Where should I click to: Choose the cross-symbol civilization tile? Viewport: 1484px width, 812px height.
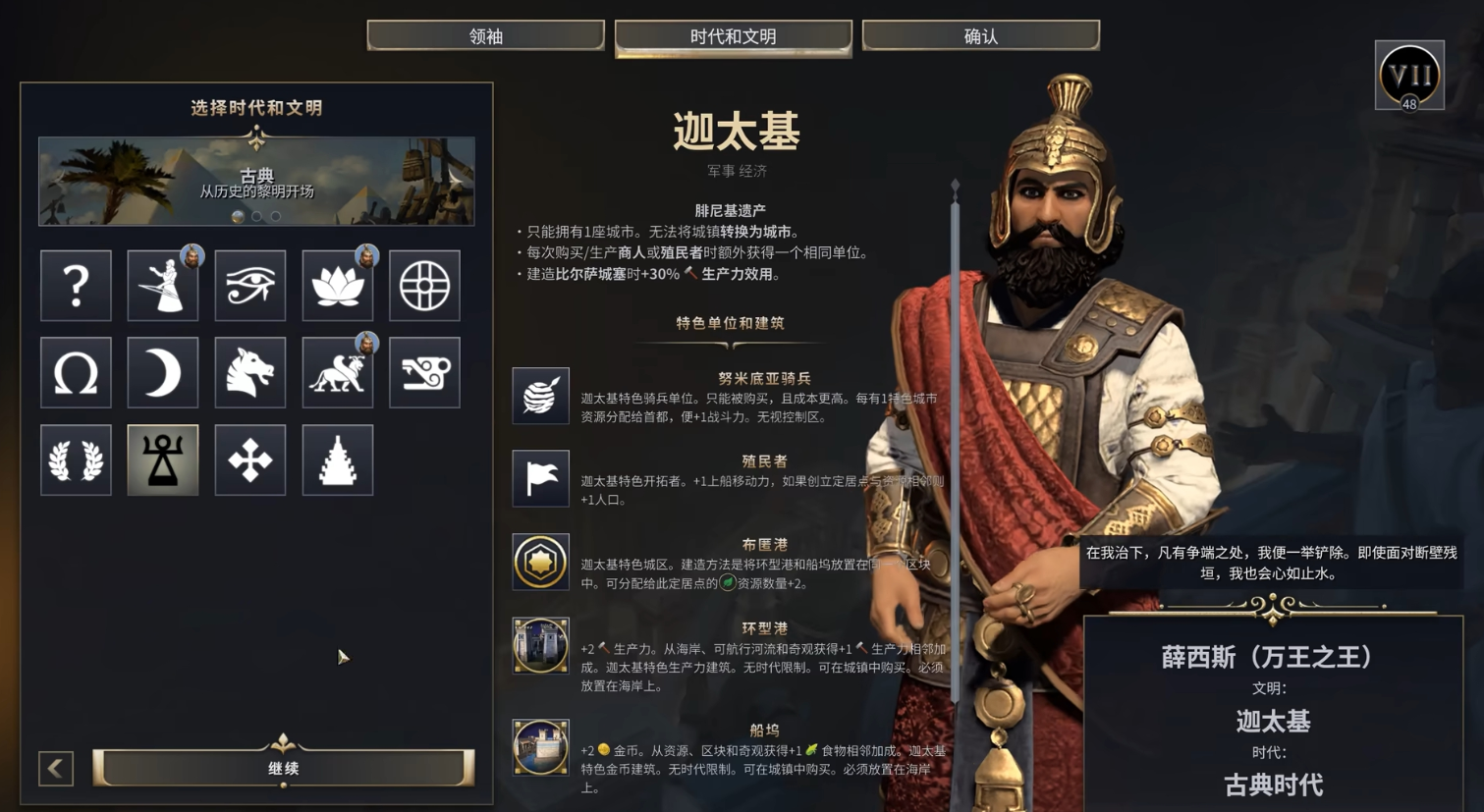pyautogui.click(x=249, y=460)
